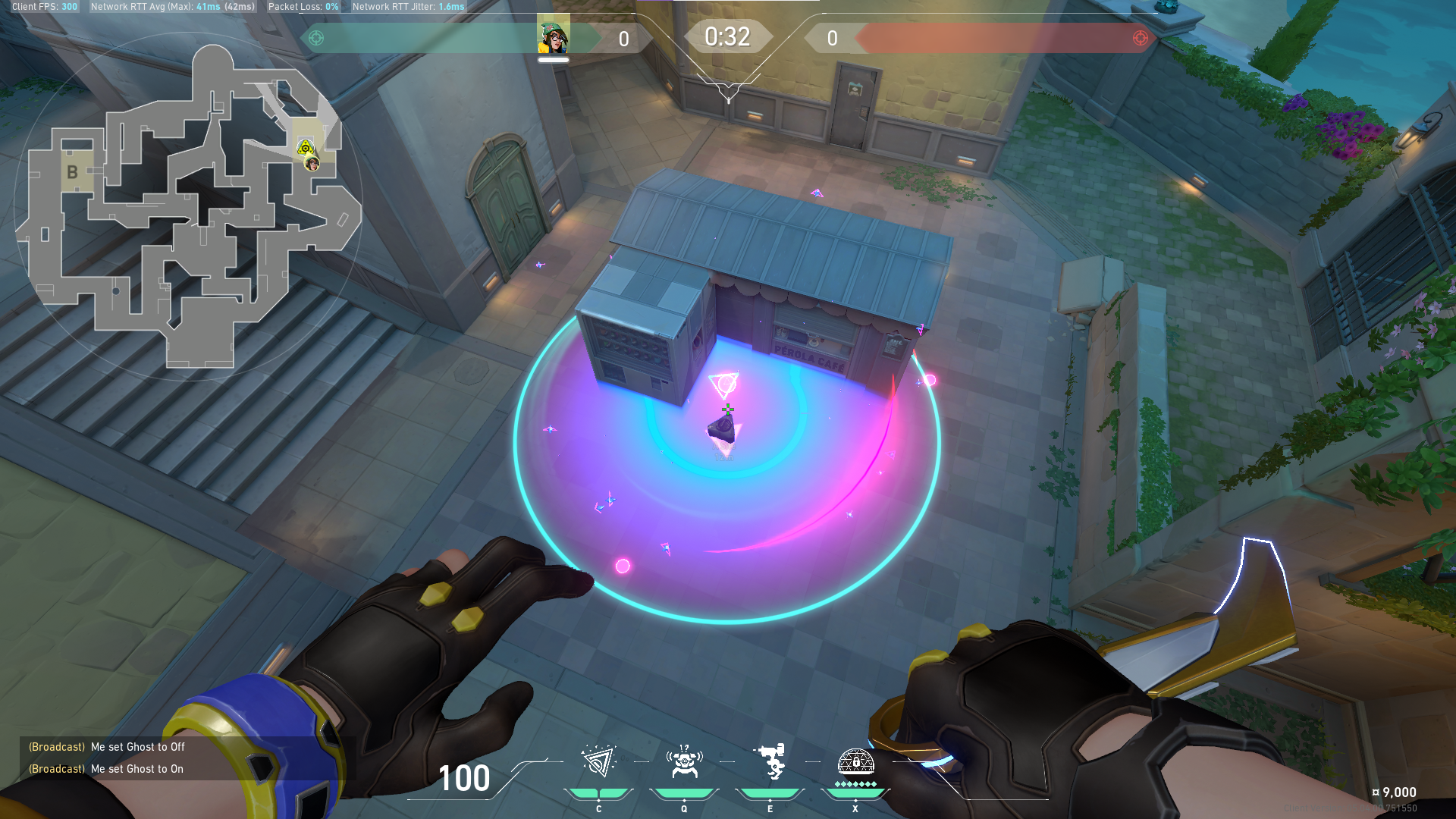Viewport: 1456px width, 819px height.
Task: Activate the Nanoswarm grenade ability icon
Action: tap(598, 762)
